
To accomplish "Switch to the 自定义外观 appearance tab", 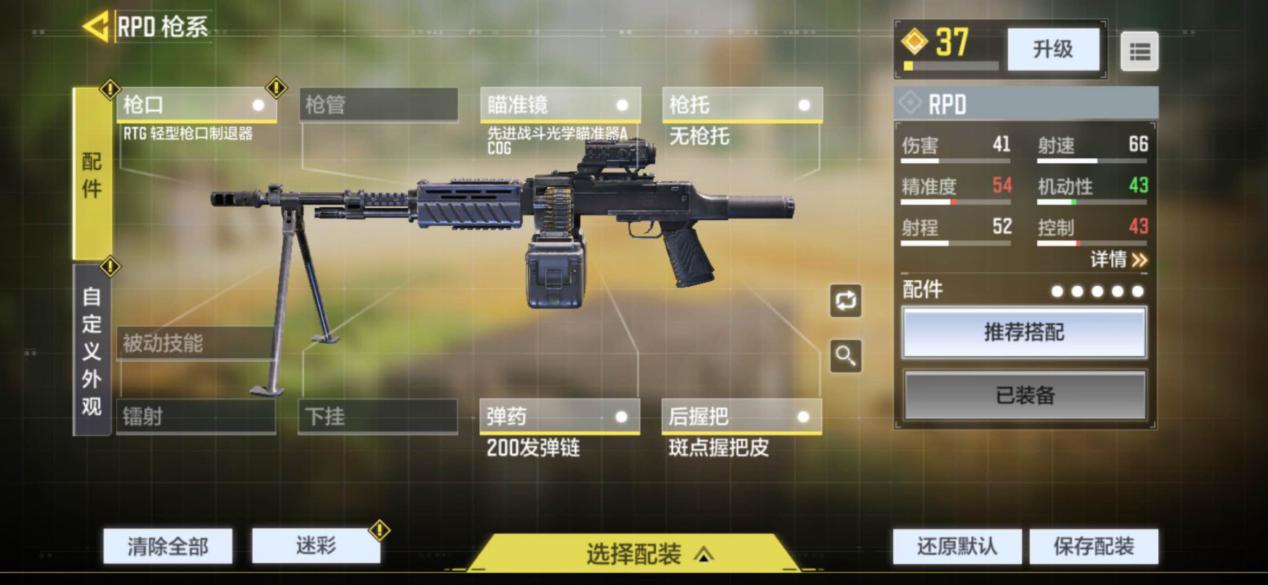I will click(92, 350).
